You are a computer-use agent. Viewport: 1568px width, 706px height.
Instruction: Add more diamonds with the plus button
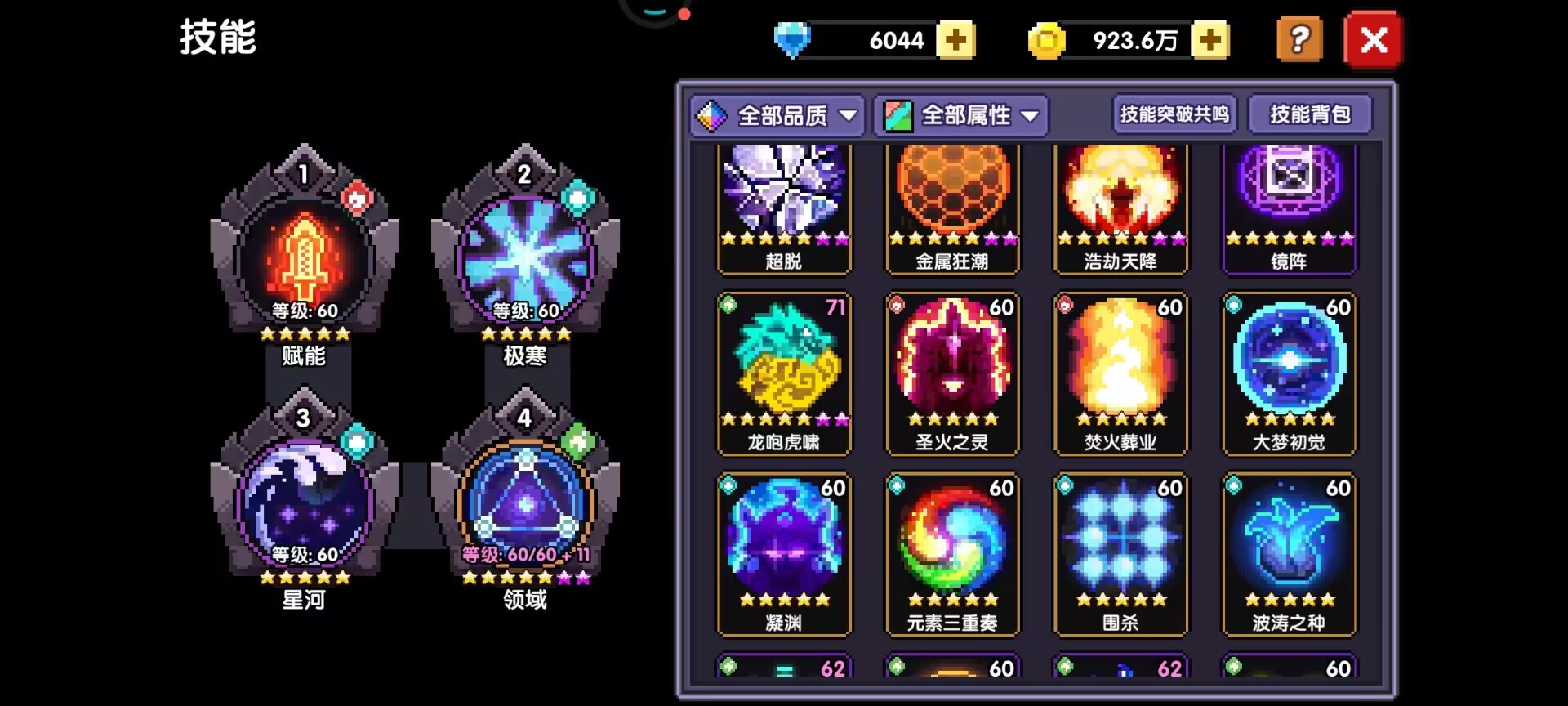pyautogui.click(x=955, y=40)
